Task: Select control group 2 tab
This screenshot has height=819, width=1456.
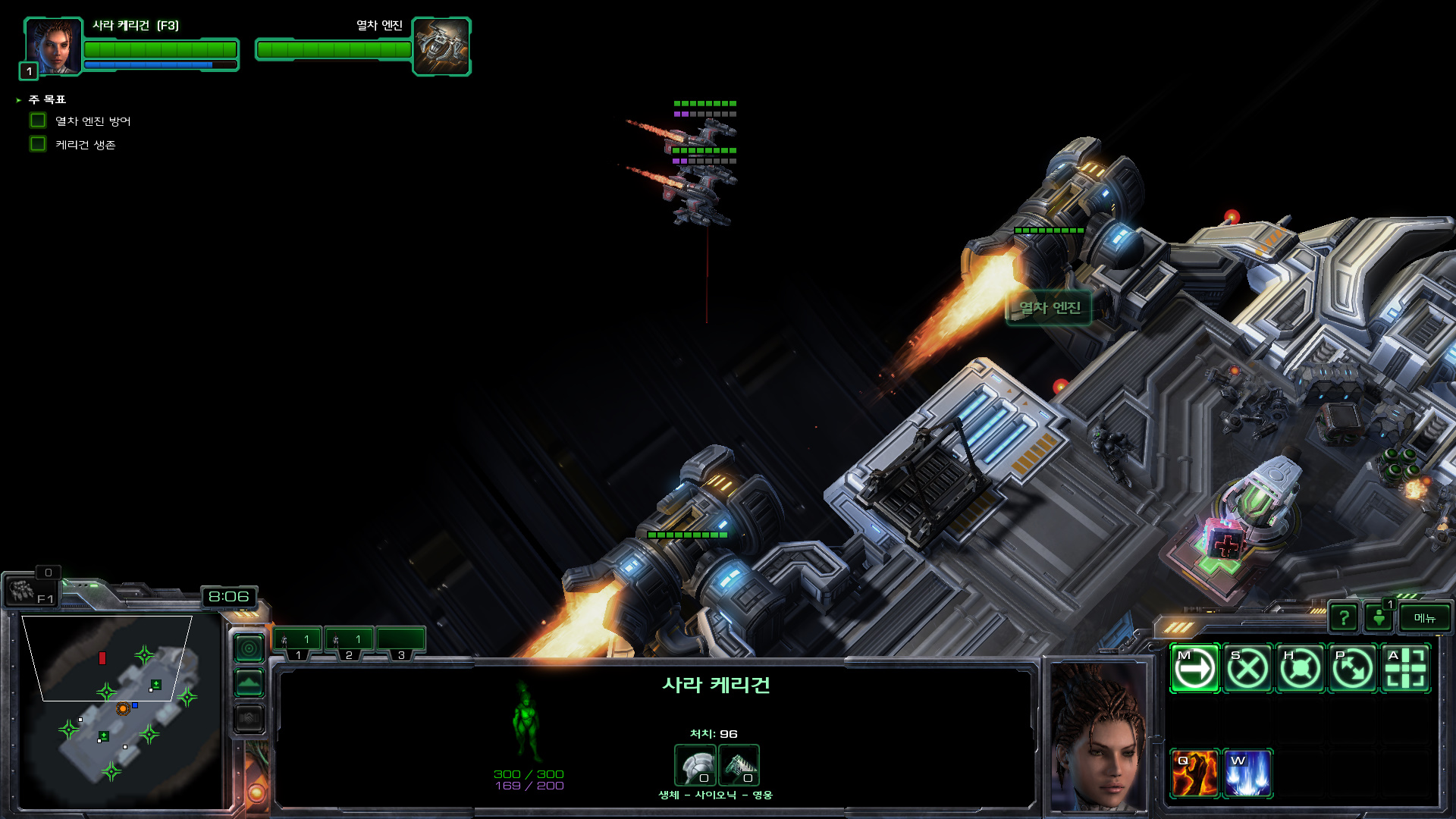Action: point(349,641)
